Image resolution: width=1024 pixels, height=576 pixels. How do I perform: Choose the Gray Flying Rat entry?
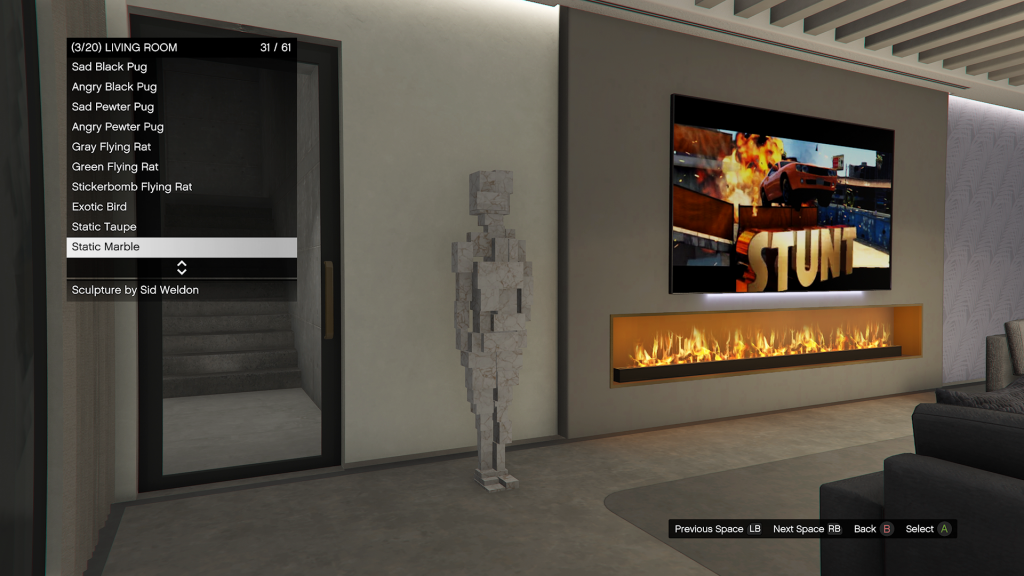click(x=111, y=147)
